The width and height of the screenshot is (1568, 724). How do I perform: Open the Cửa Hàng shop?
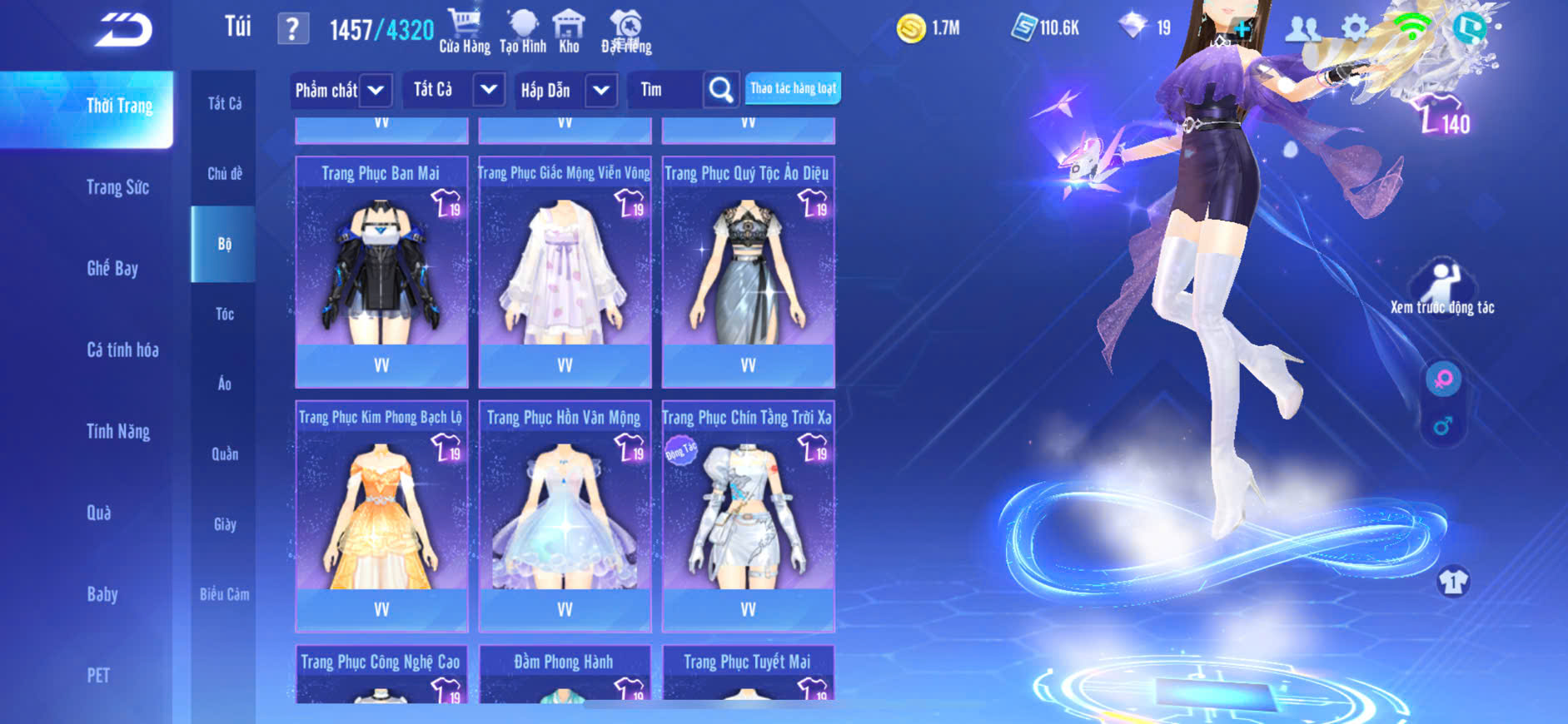tap(465, 31)
